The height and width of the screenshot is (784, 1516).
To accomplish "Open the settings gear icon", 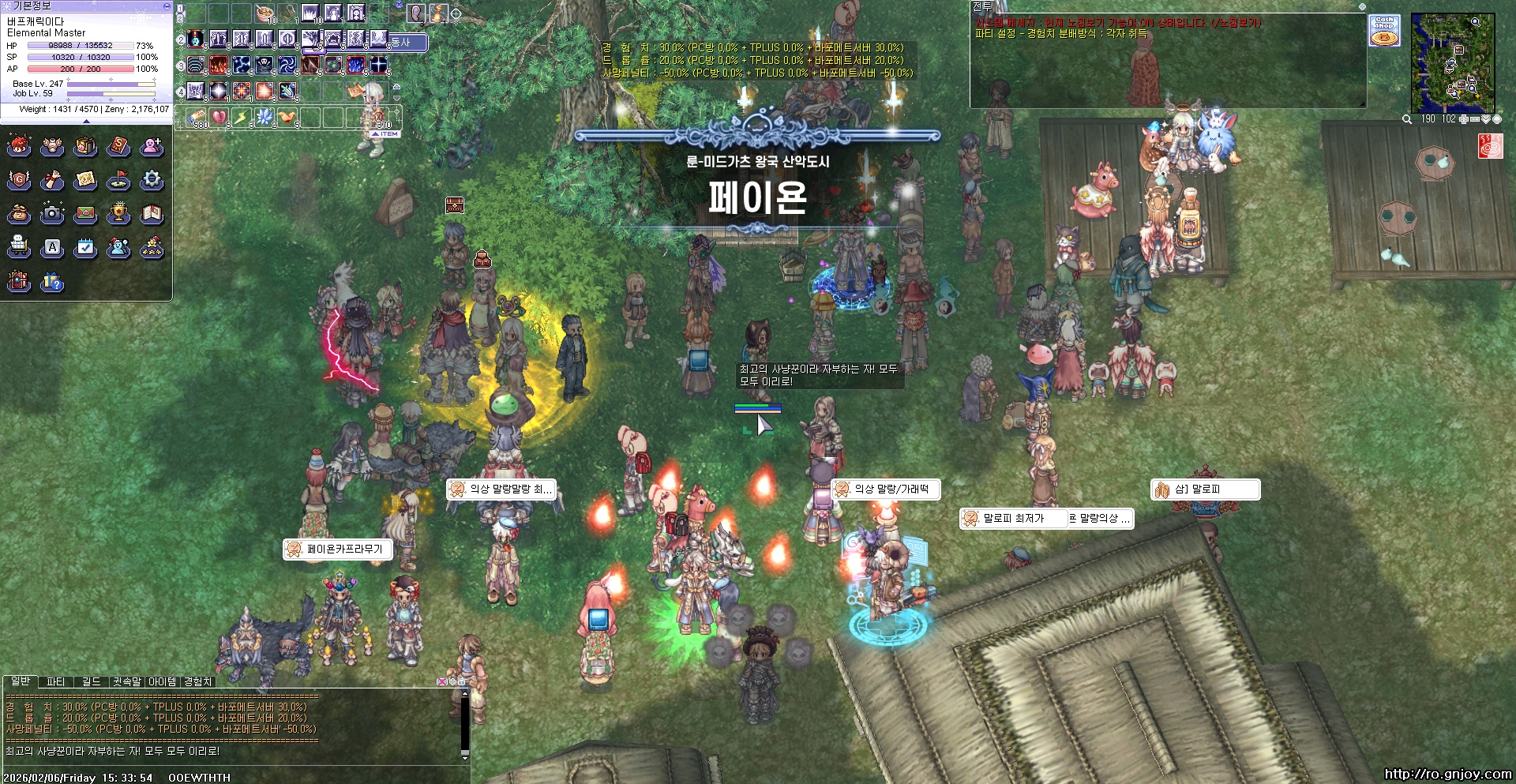I will click(x=152, y=181).
